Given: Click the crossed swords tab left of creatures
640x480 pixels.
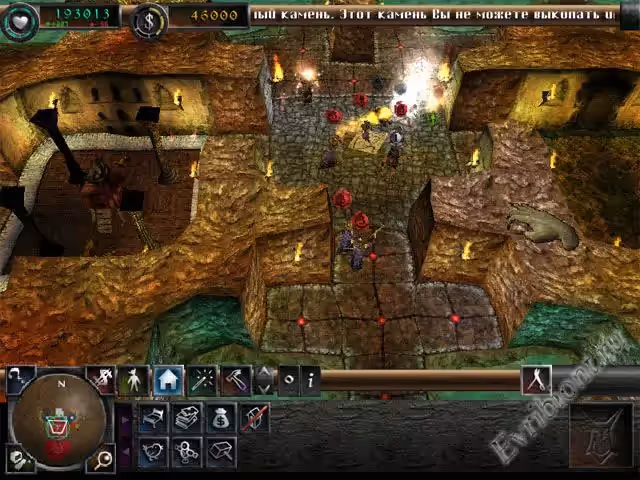Looking at the screenshot, I should pyautogui.click(x=100, y=380).
